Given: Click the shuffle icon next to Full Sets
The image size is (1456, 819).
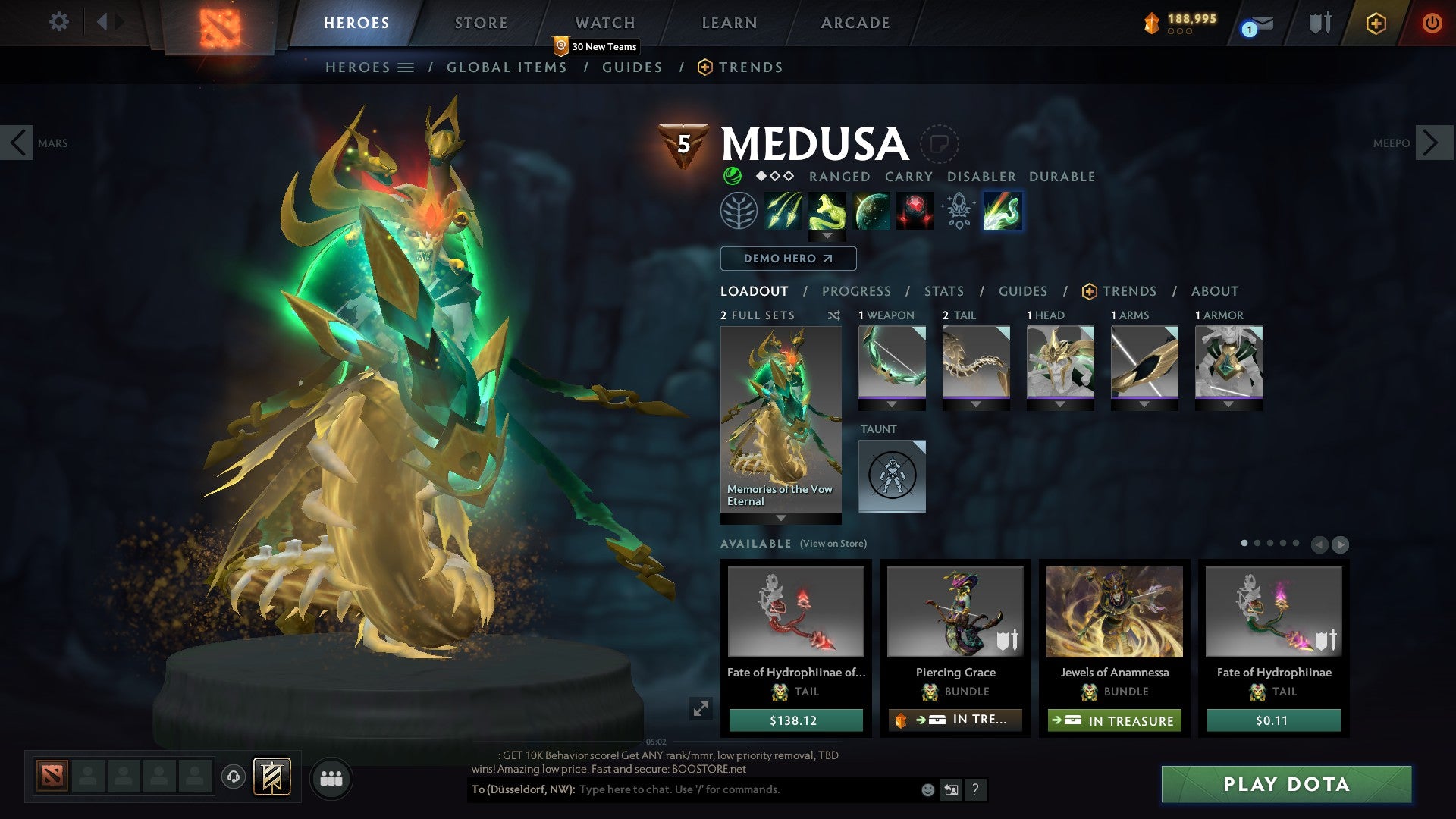Looking at the screenshot, I should pyautogui.click(x=834, y=315).
